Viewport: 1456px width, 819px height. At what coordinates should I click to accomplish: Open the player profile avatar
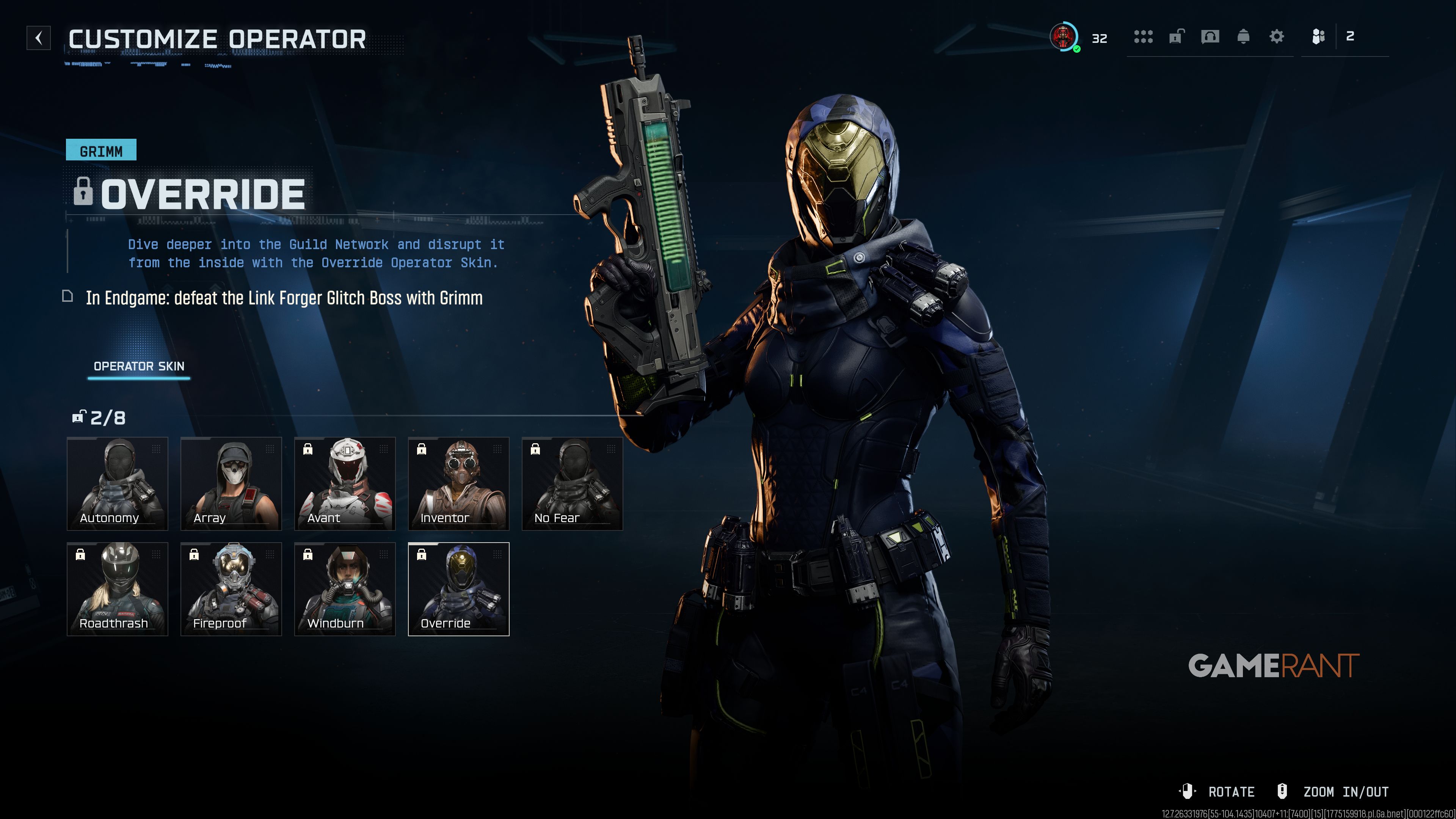1064,37
